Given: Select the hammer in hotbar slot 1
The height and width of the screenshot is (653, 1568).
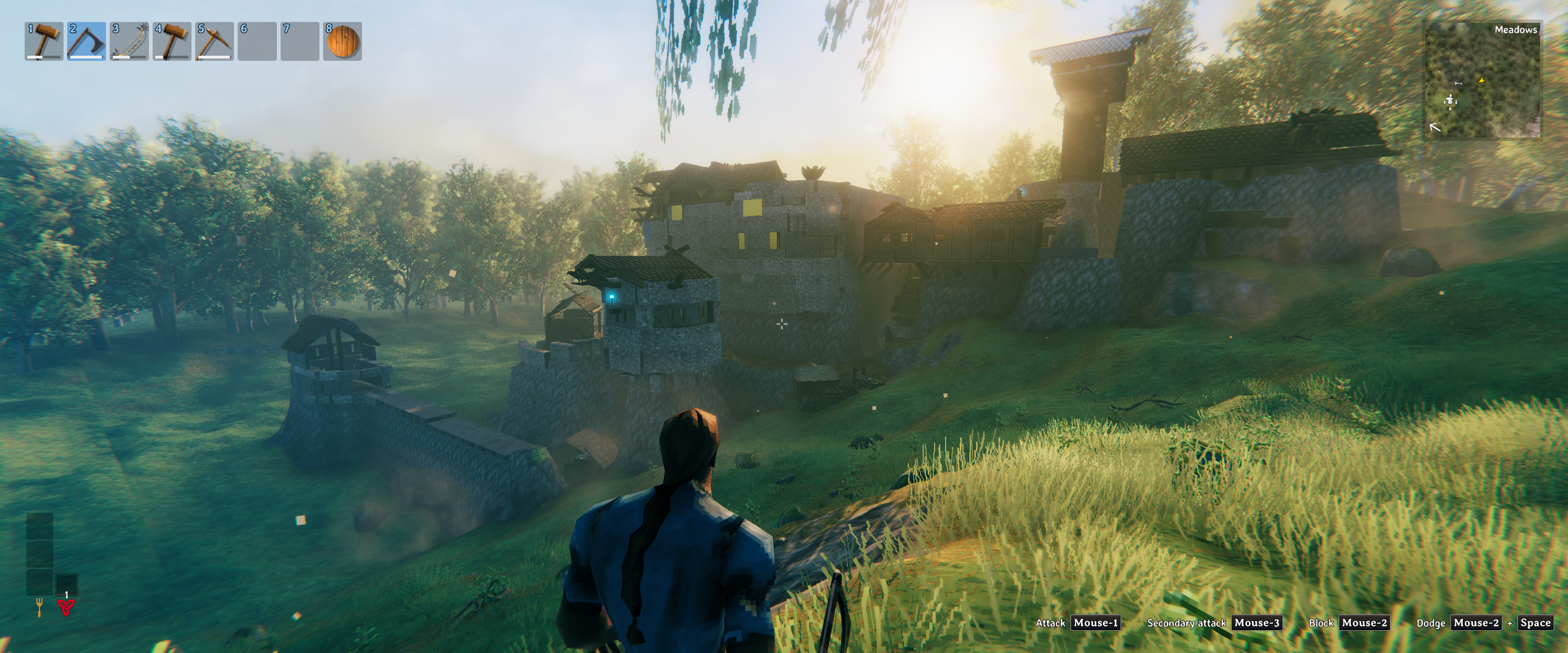Looking at the screenshot, I should pyautogui.click(x=44, y=42).
